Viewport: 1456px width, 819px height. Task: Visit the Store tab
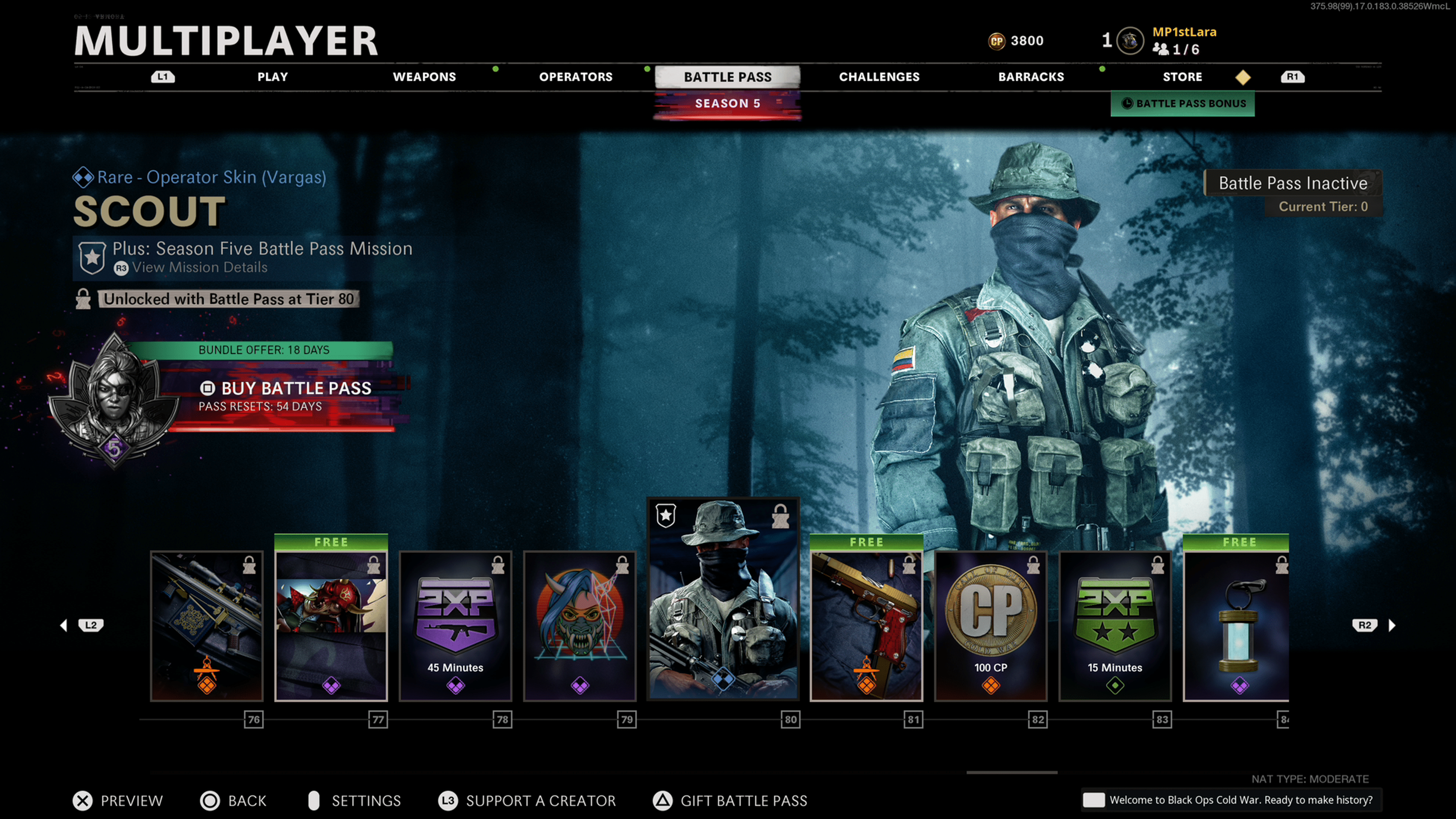point(1182,77)
